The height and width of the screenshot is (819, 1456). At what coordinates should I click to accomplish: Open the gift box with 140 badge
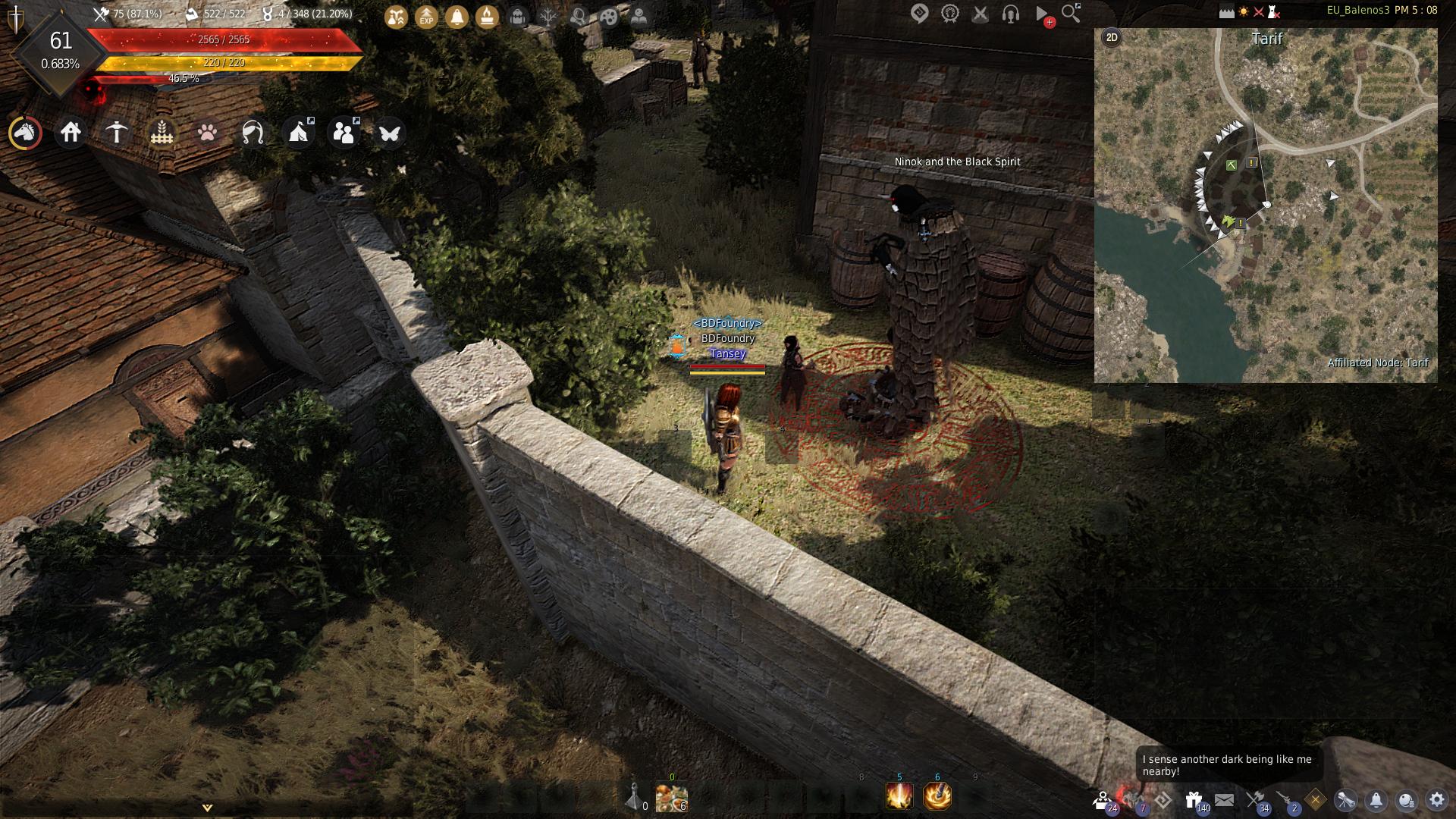click(1194, 799)
